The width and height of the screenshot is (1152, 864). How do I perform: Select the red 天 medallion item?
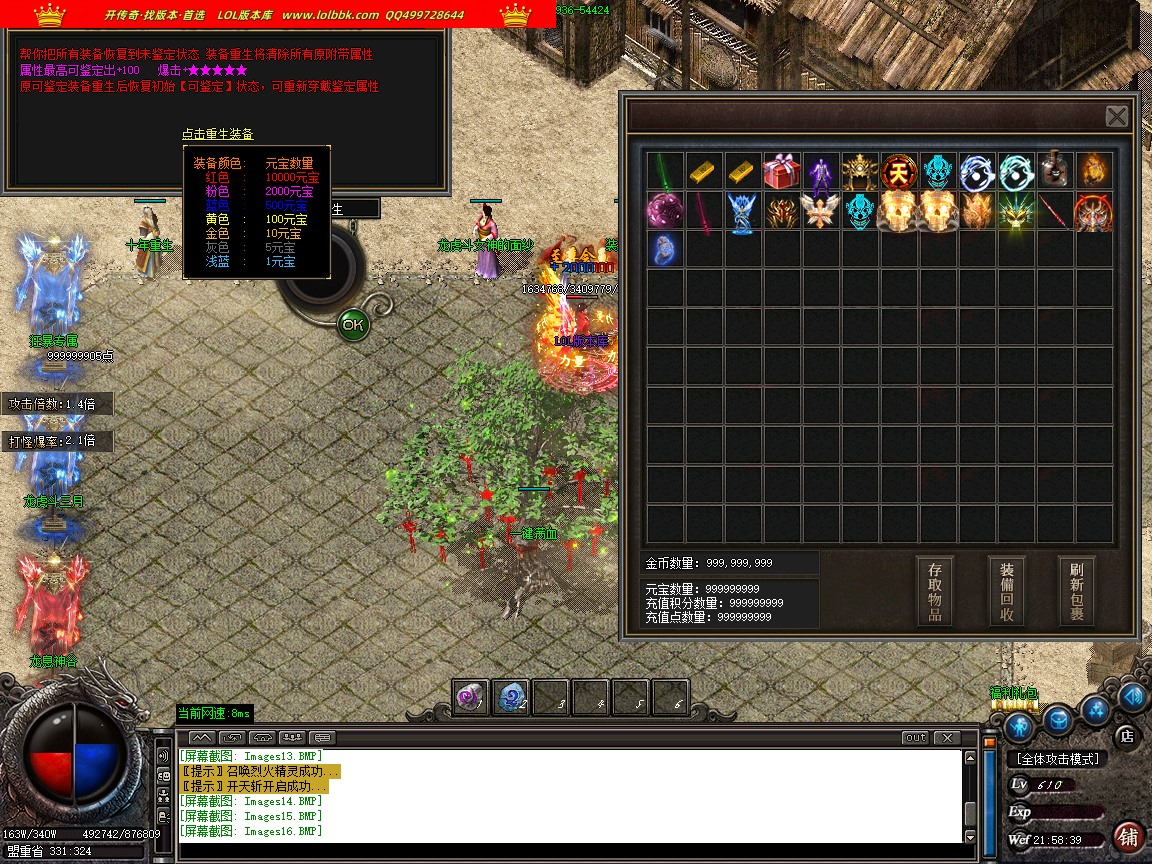900,171
